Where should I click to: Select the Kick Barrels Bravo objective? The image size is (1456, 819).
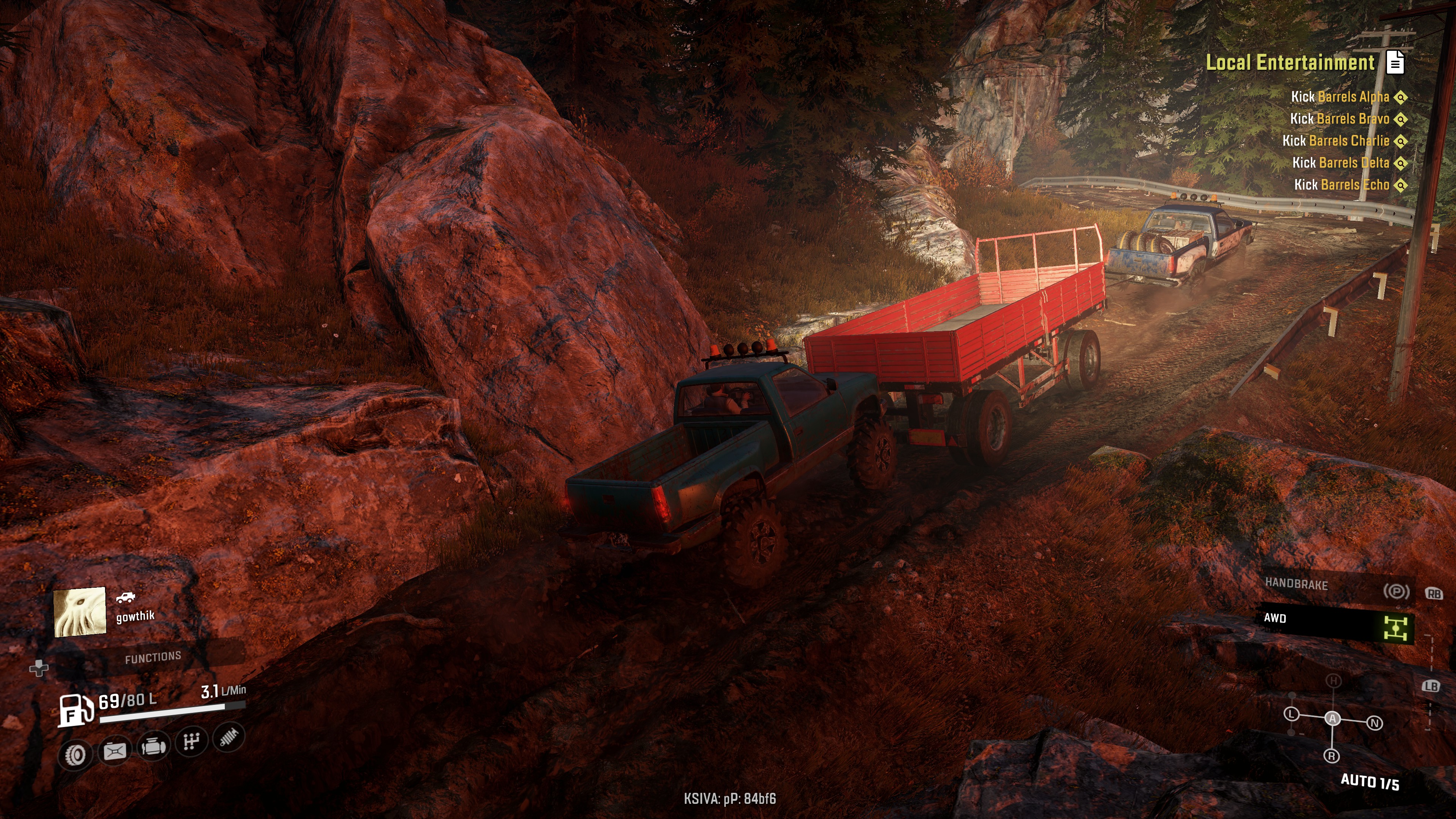click(1339, 119)
